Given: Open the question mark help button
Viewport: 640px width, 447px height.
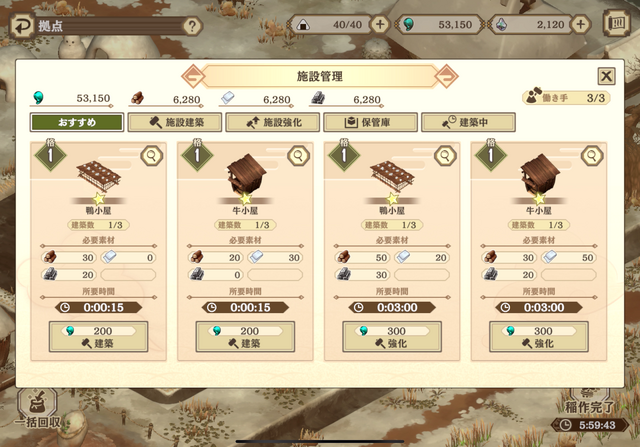Looking at the screenshot, I should (193, 26).
